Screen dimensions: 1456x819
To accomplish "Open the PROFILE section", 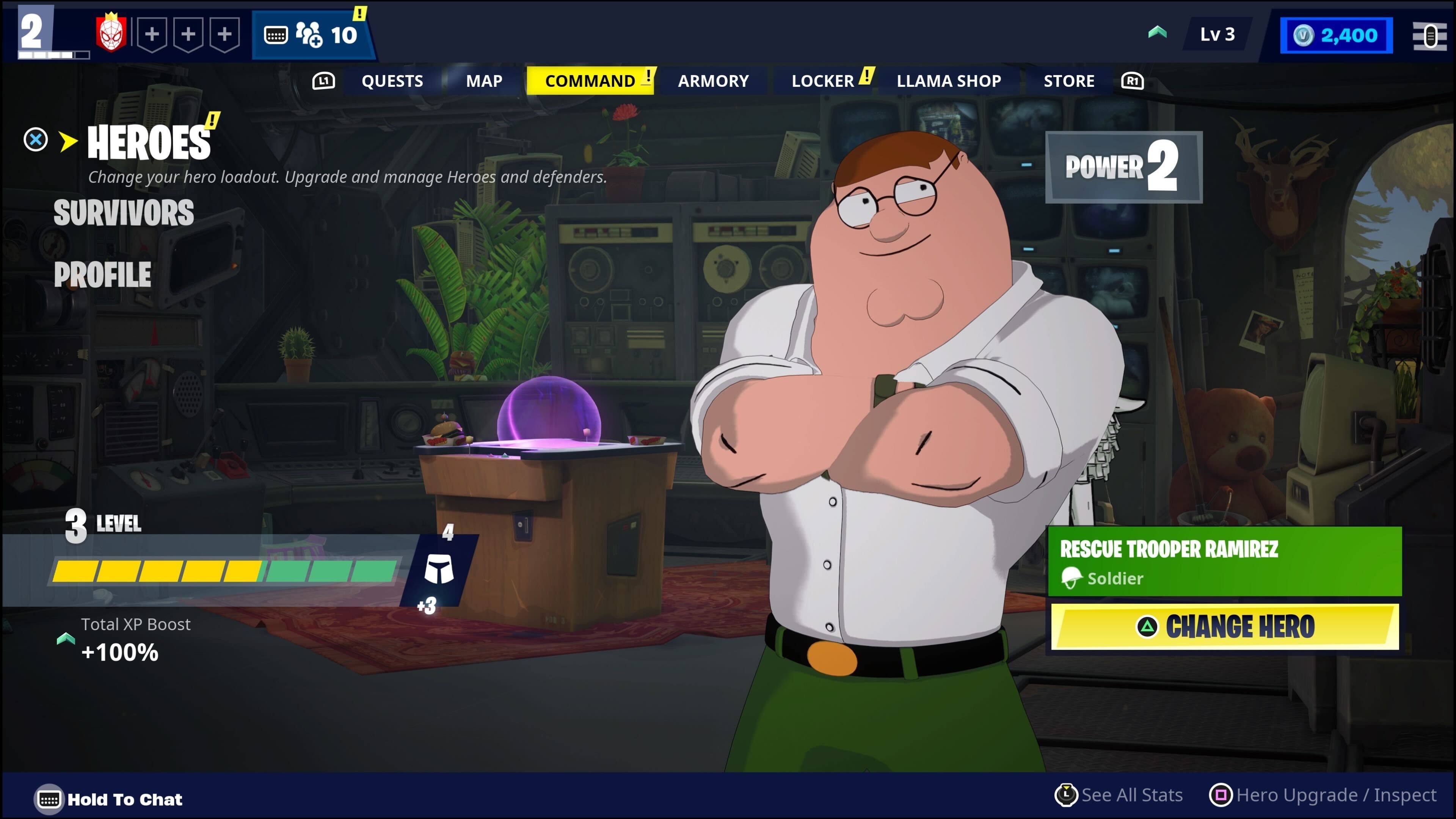I will [102, 275].
